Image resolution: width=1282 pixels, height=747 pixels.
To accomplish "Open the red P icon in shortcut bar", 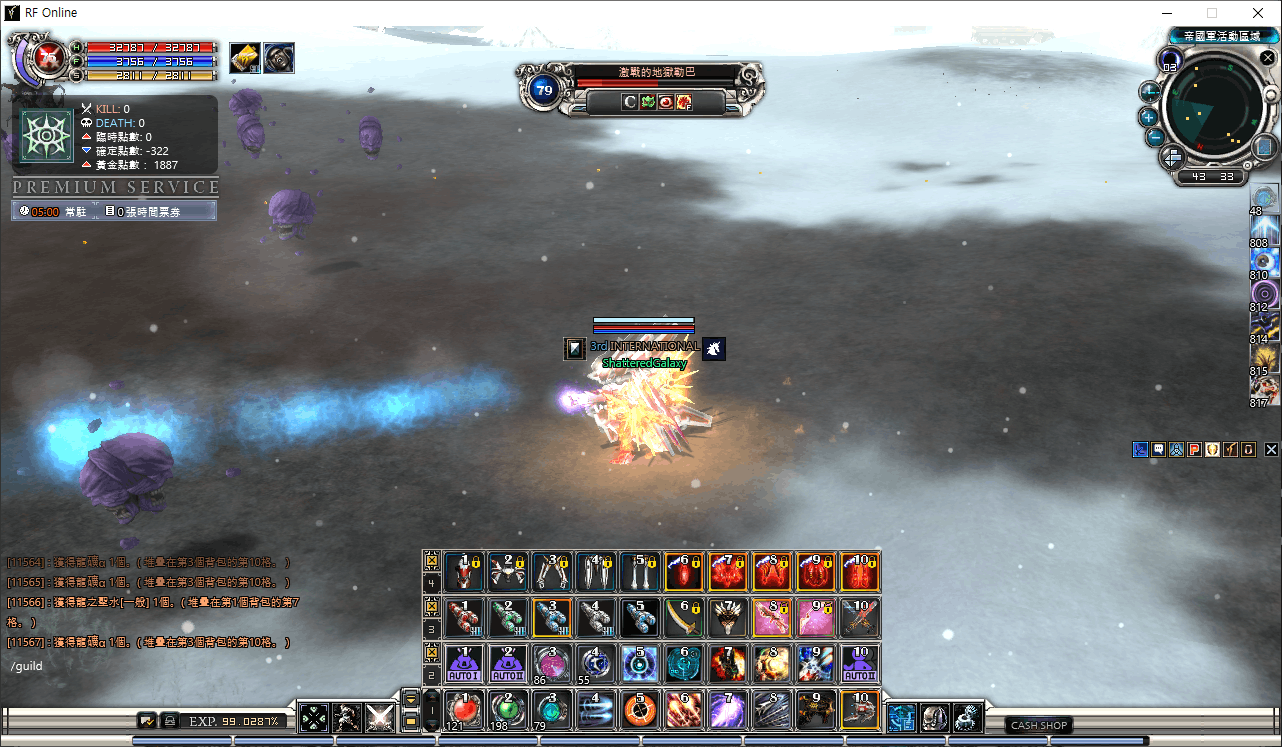I will click(x=1194, y=450).
